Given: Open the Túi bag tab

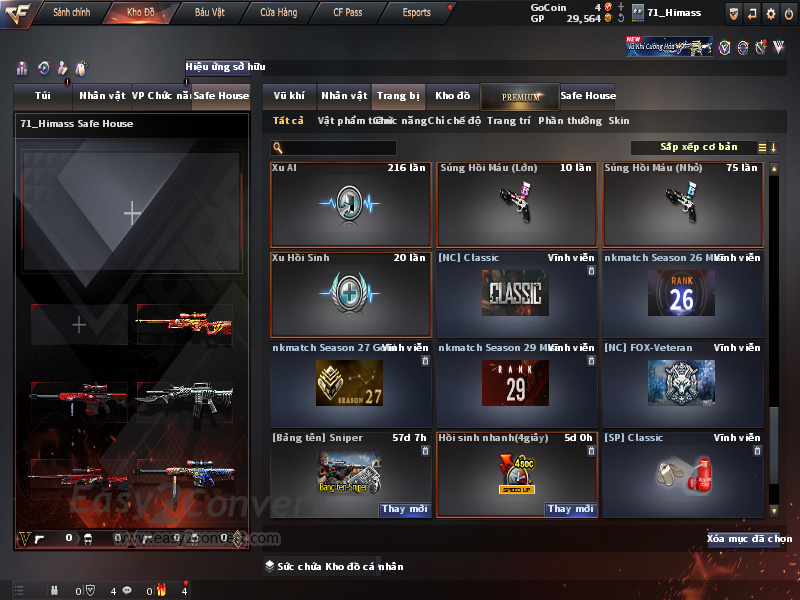Looking at the screenshot, I should [43, 96].
